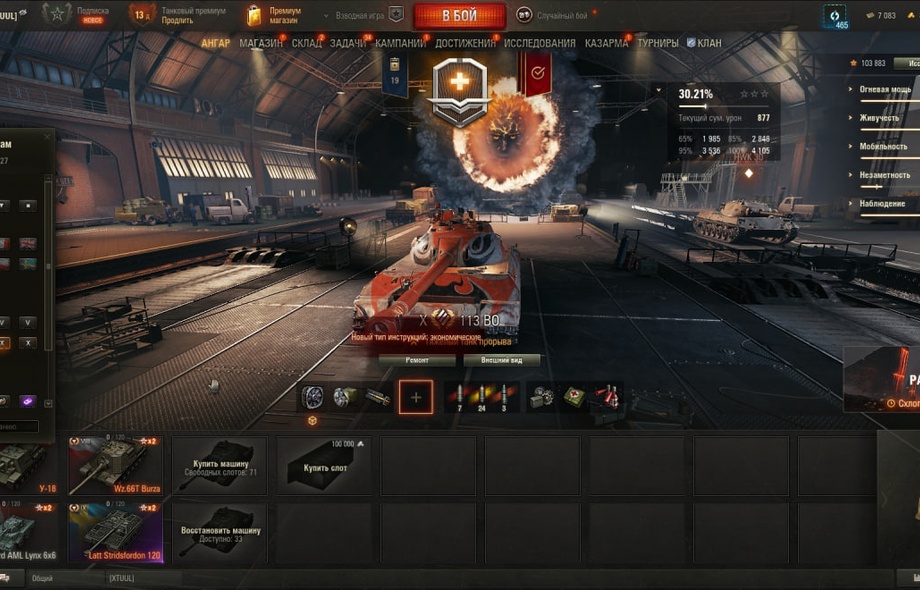920x590 pixels.
Task: Start battle with the В БОЙ button
Action: click(459, 15)
